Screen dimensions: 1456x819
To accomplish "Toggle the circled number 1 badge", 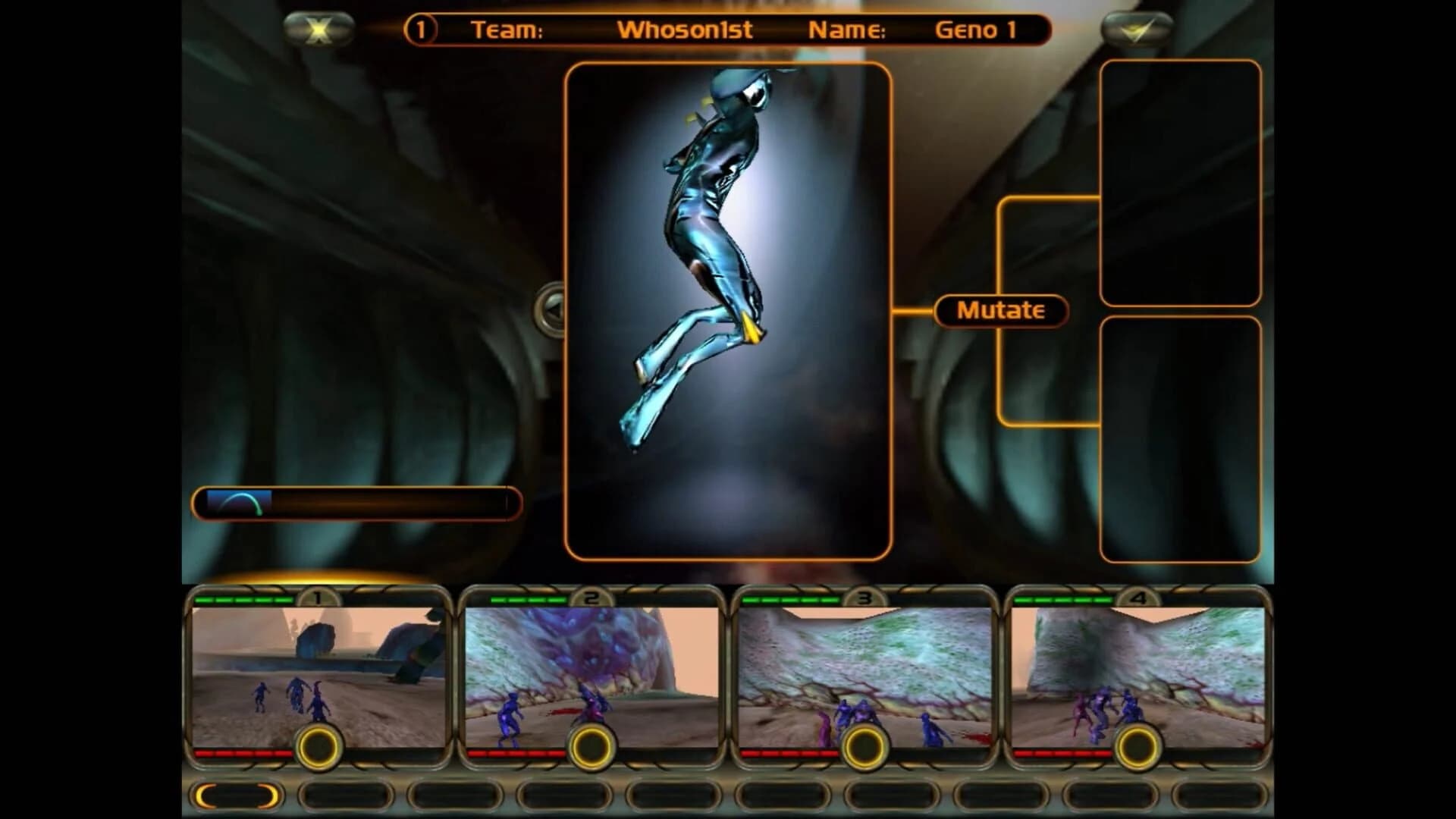I will coord(419,29).
